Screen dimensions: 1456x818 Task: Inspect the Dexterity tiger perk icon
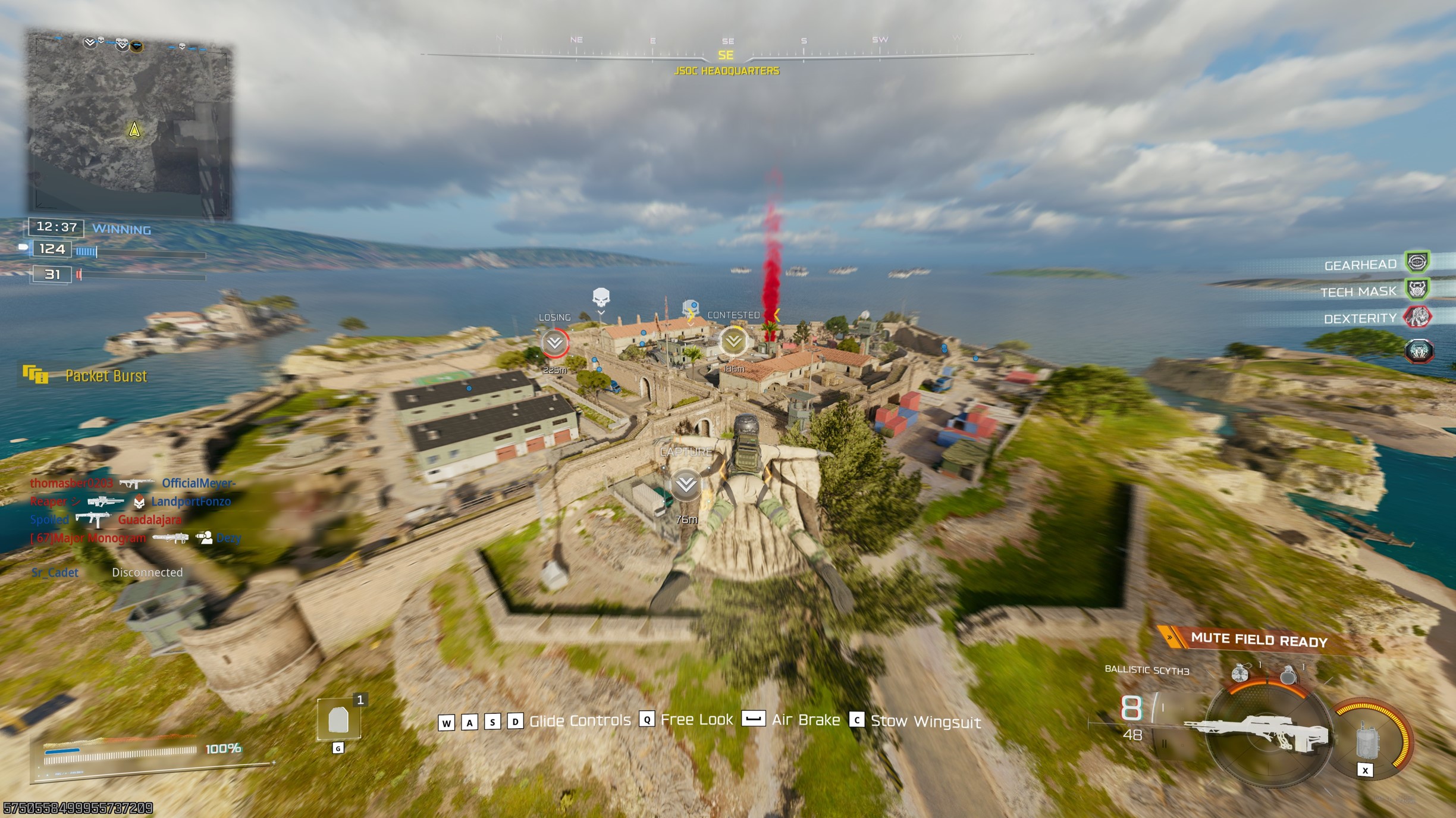(x=1417, y=317)
